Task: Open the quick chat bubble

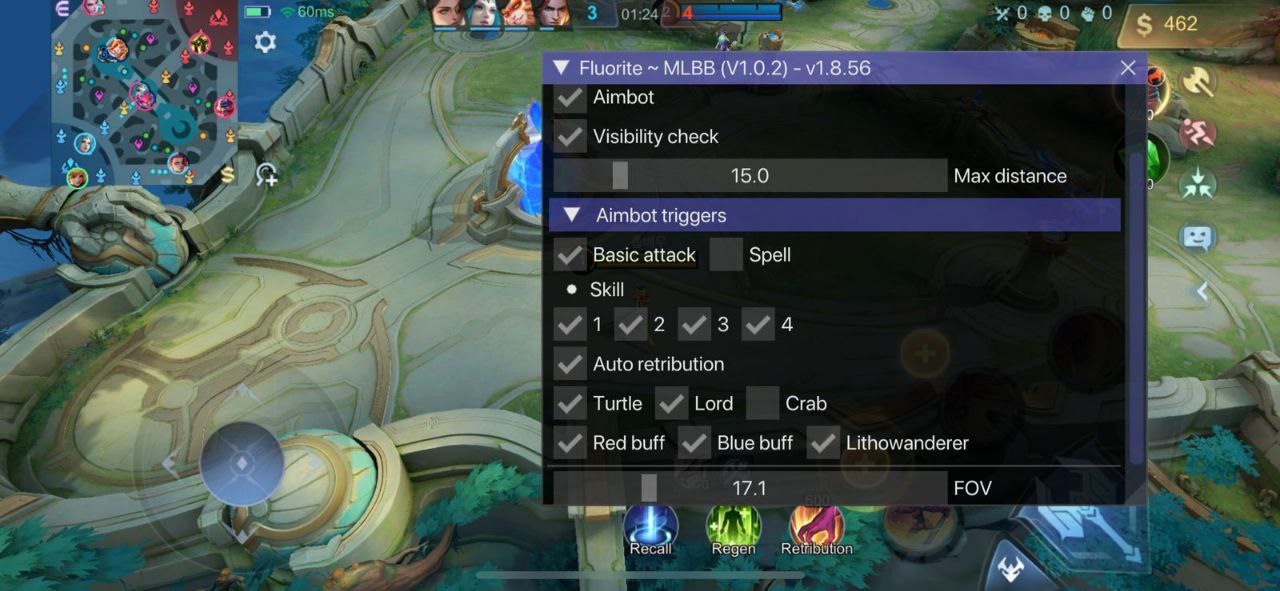Action: (1196, 238)
